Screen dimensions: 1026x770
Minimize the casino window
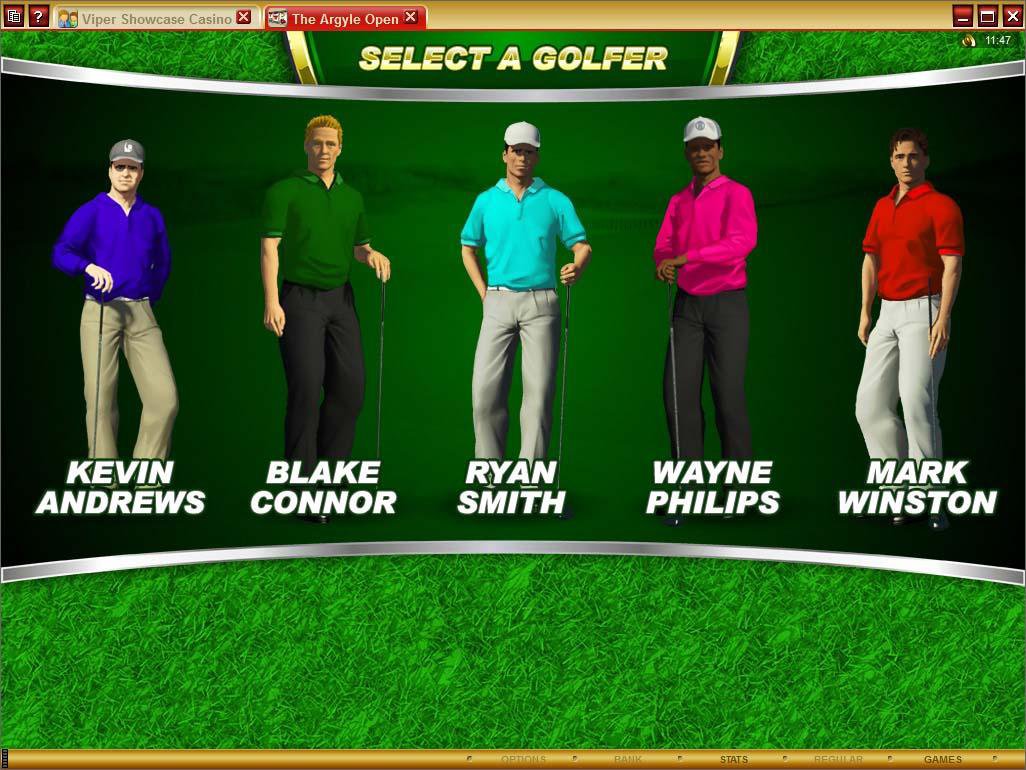point(962,16)
